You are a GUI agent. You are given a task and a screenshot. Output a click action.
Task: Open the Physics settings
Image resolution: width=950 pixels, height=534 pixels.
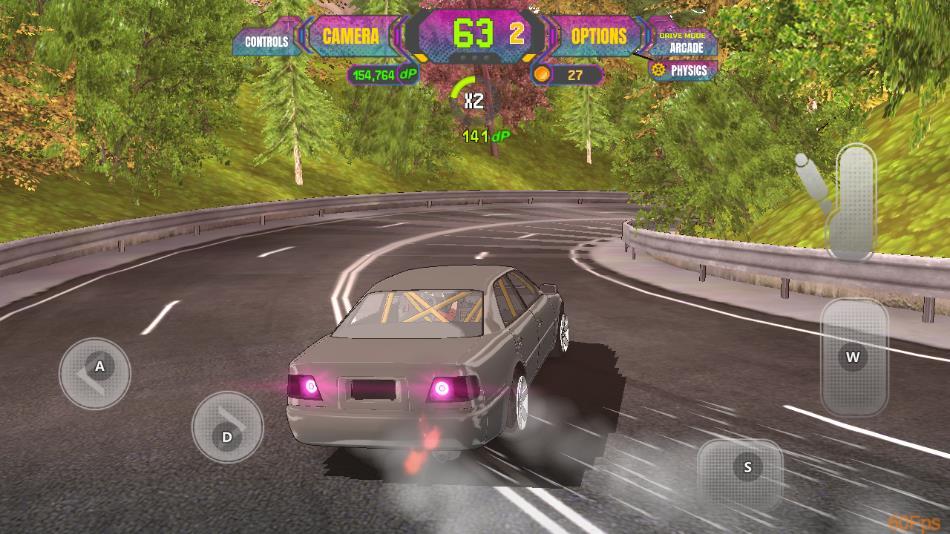[x=681, y=70]
